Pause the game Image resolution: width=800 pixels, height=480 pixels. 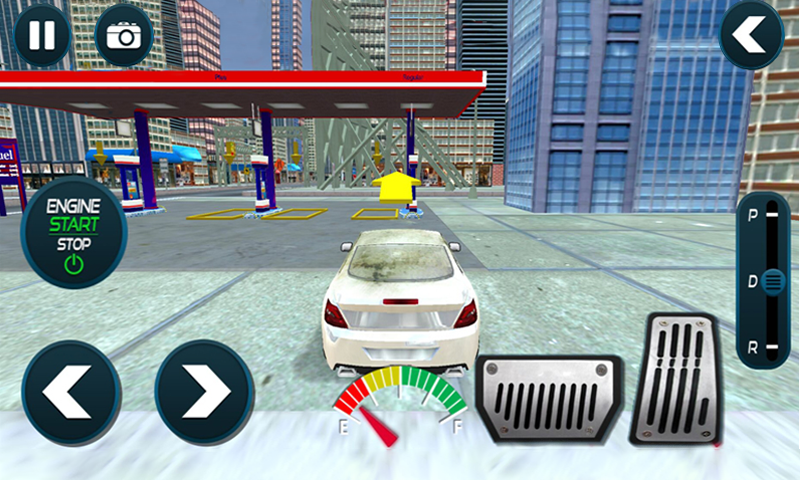pyautogui.click(x=42, y=35)
